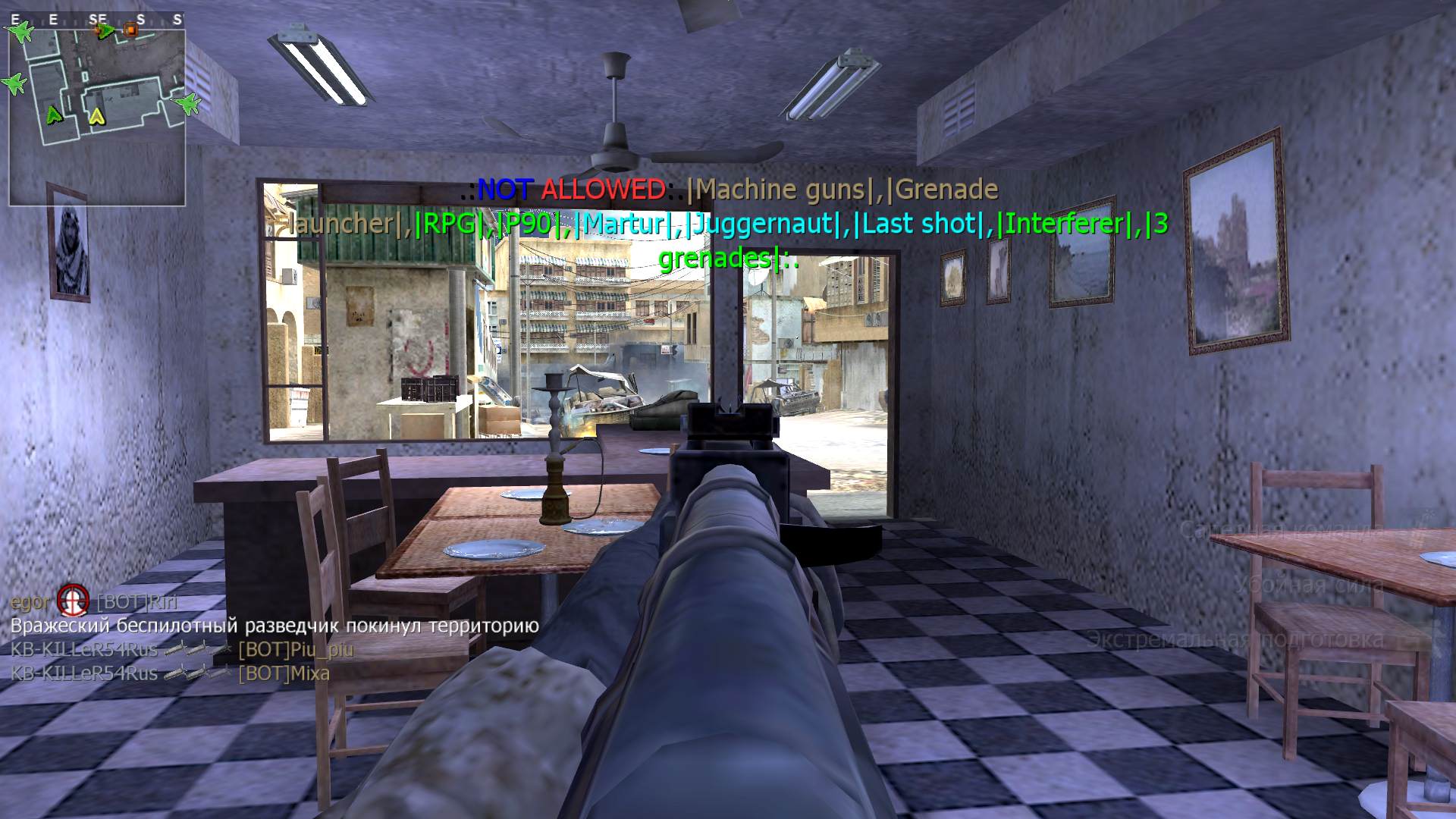
Task: Click the orange square marker on the minimap
Action: pos(130,30)
